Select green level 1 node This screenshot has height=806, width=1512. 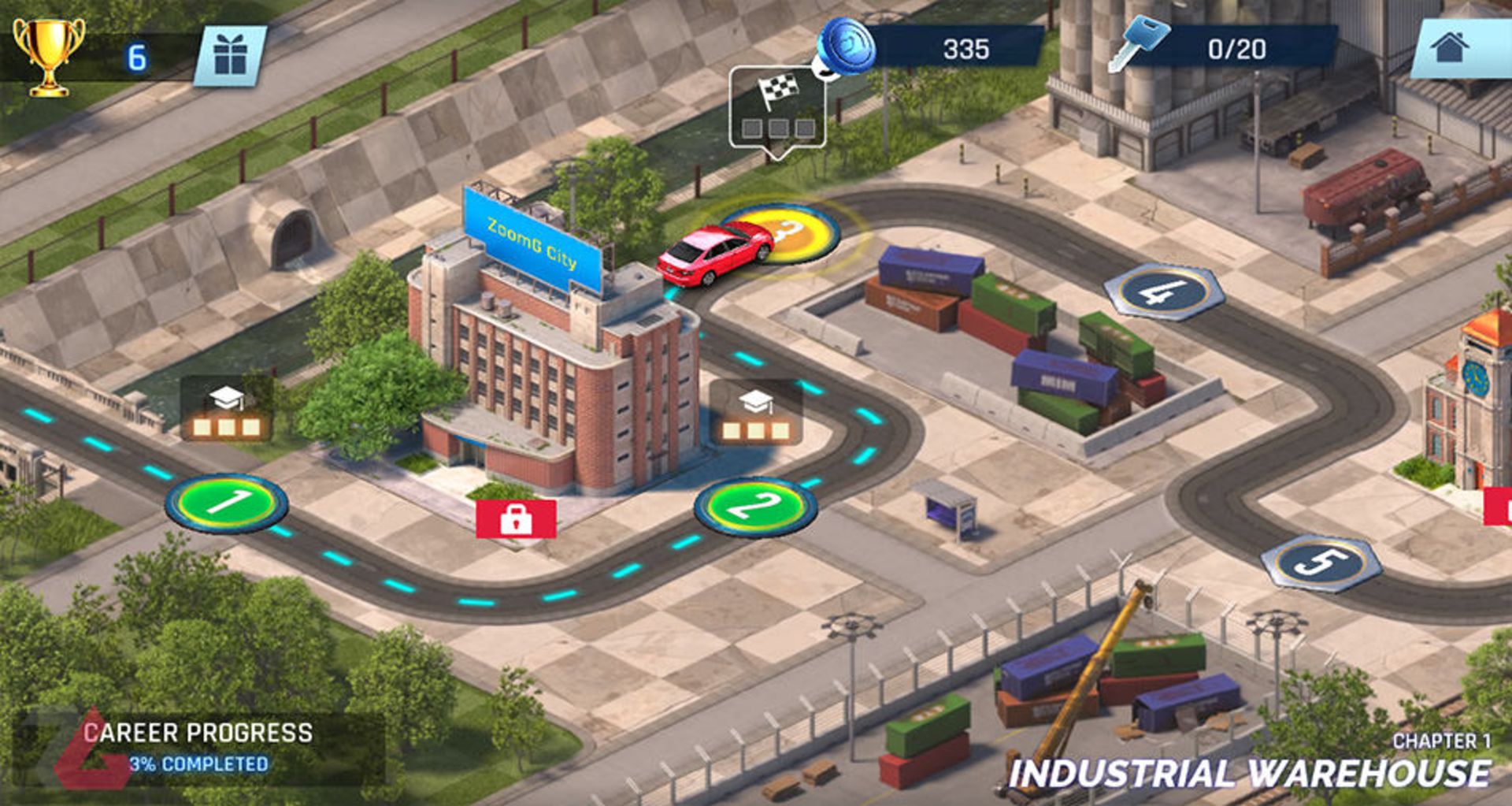click(227, 503)
